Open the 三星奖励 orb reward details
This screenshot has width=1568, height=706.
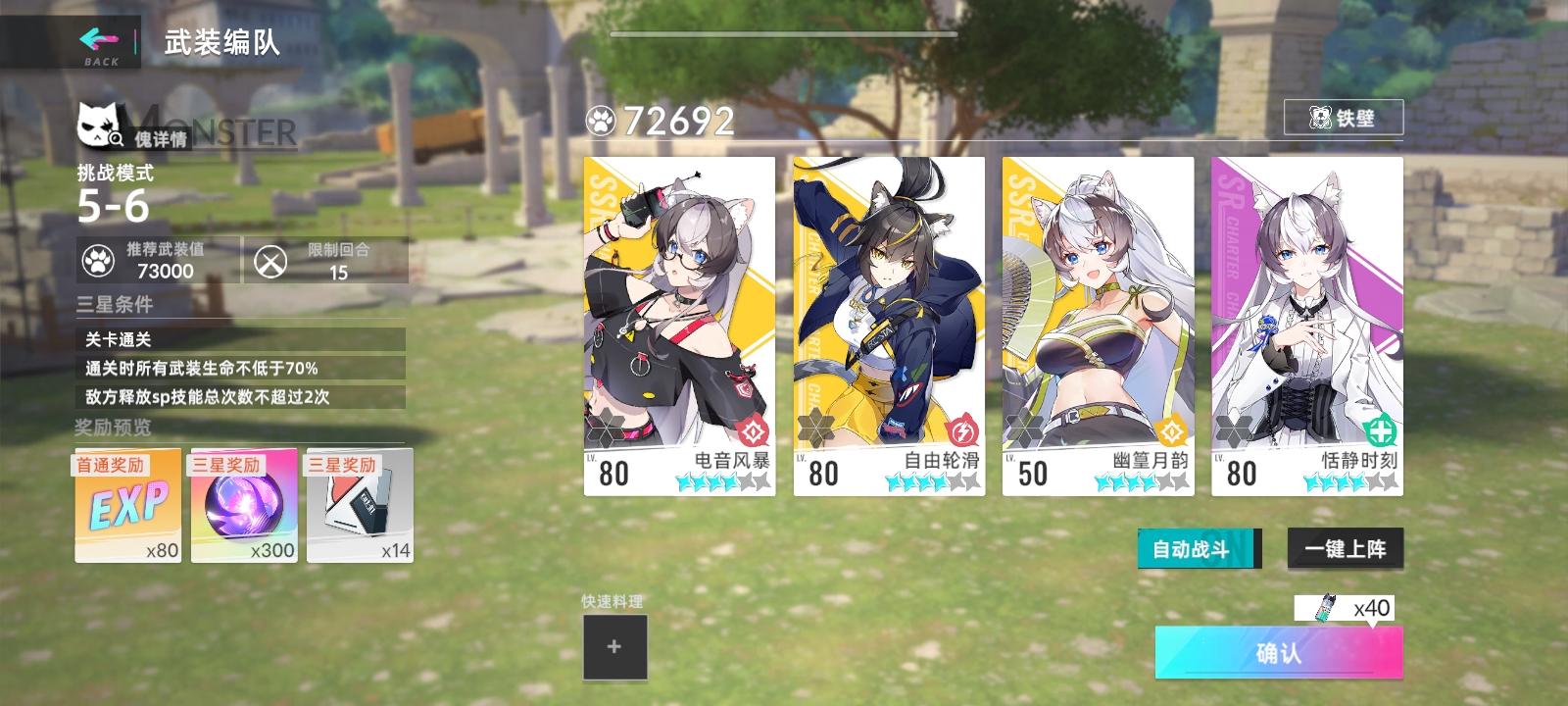point(243,503)
